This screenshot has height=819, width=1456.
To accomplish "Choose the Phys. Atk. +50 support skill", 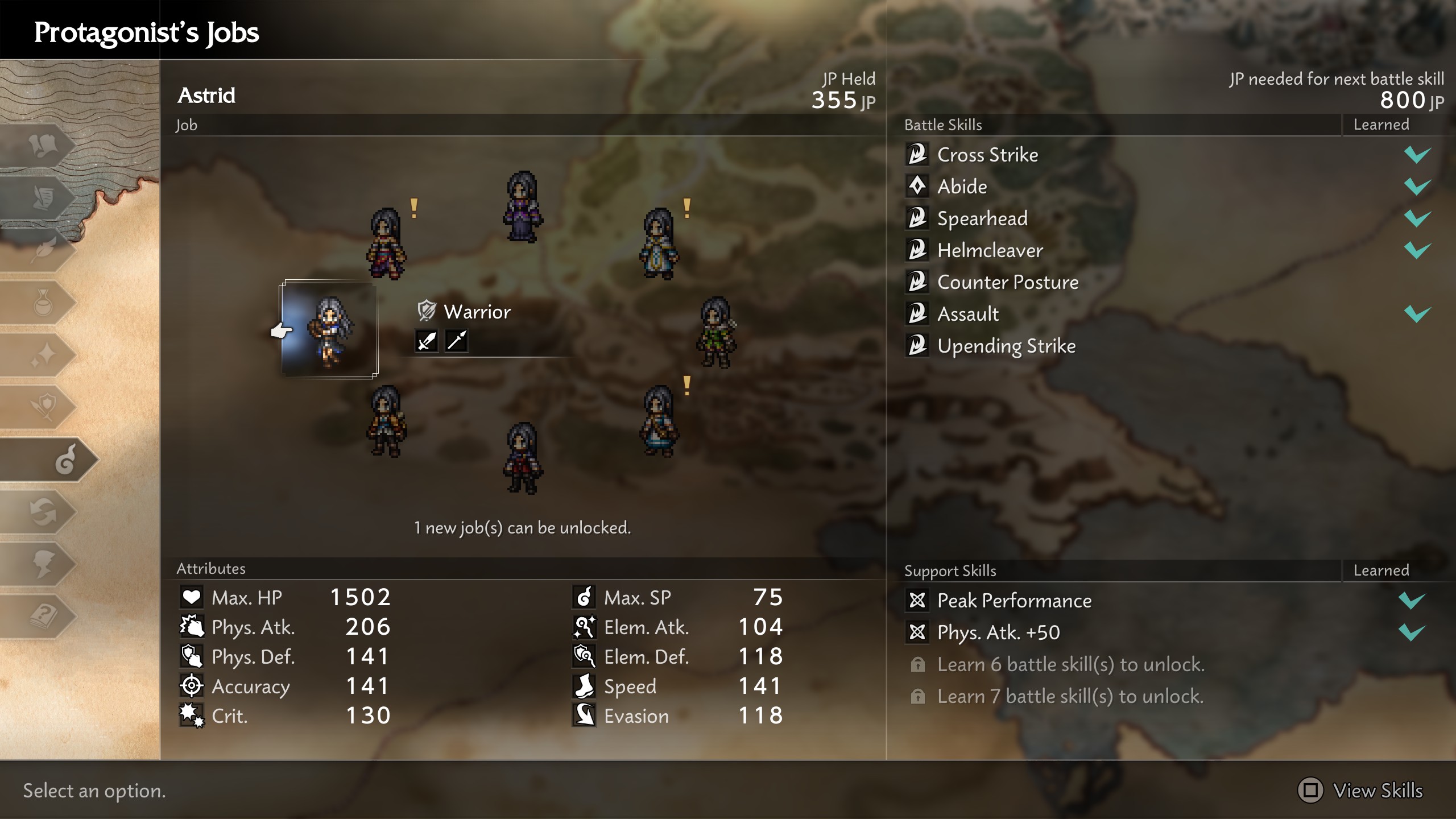I will click(998, 632).
